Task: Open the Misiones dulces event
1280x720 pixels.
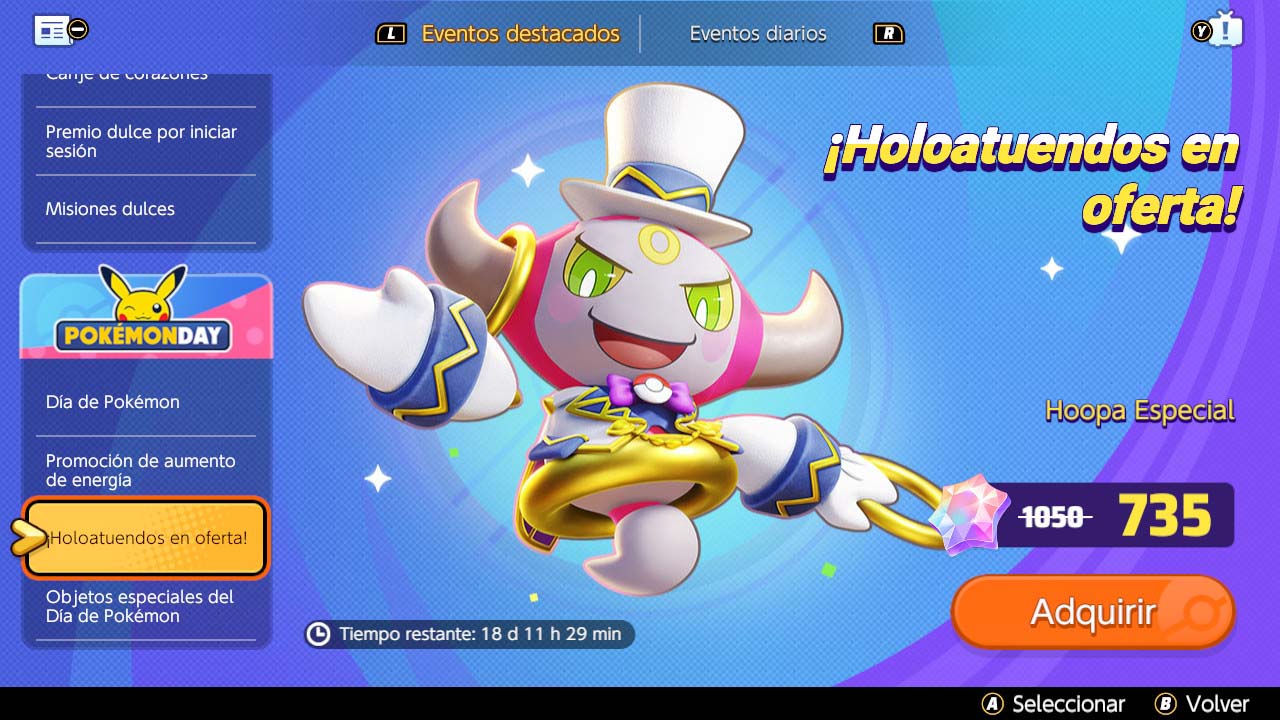Action: [x=110, y=209]
